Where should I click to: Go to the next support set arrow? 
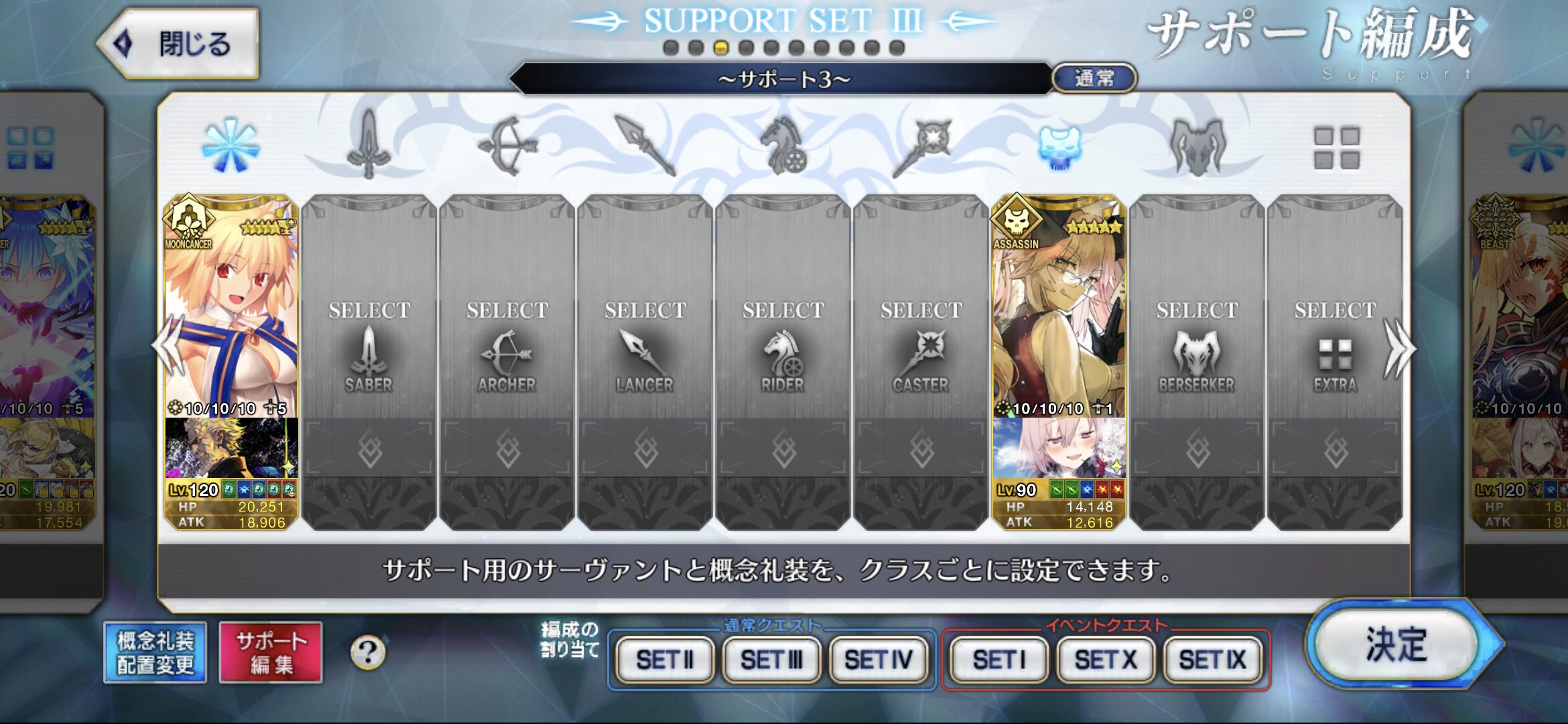(x=1399, y=349)
